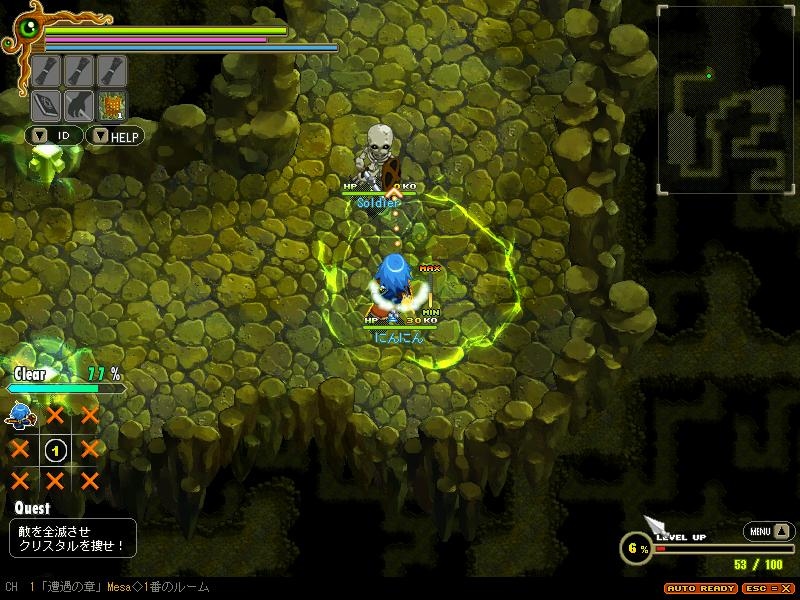Viewport: 800px width, 600px height.
Task: Select the orange armor item slot
Action: (110, 105)
